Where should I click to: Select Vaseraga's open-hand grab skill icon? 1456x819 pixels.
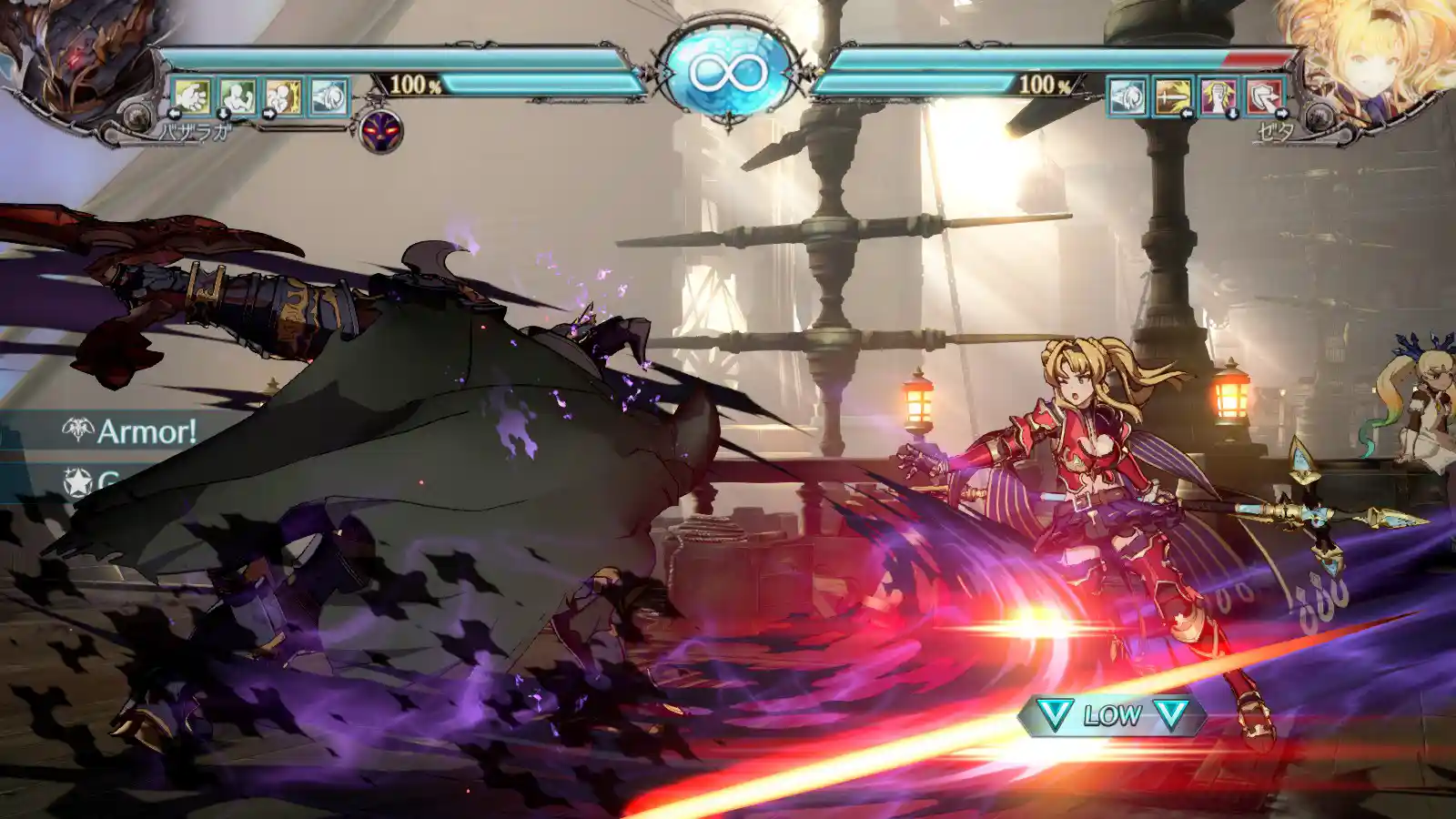pyautogui.click(x=191, y=96)
